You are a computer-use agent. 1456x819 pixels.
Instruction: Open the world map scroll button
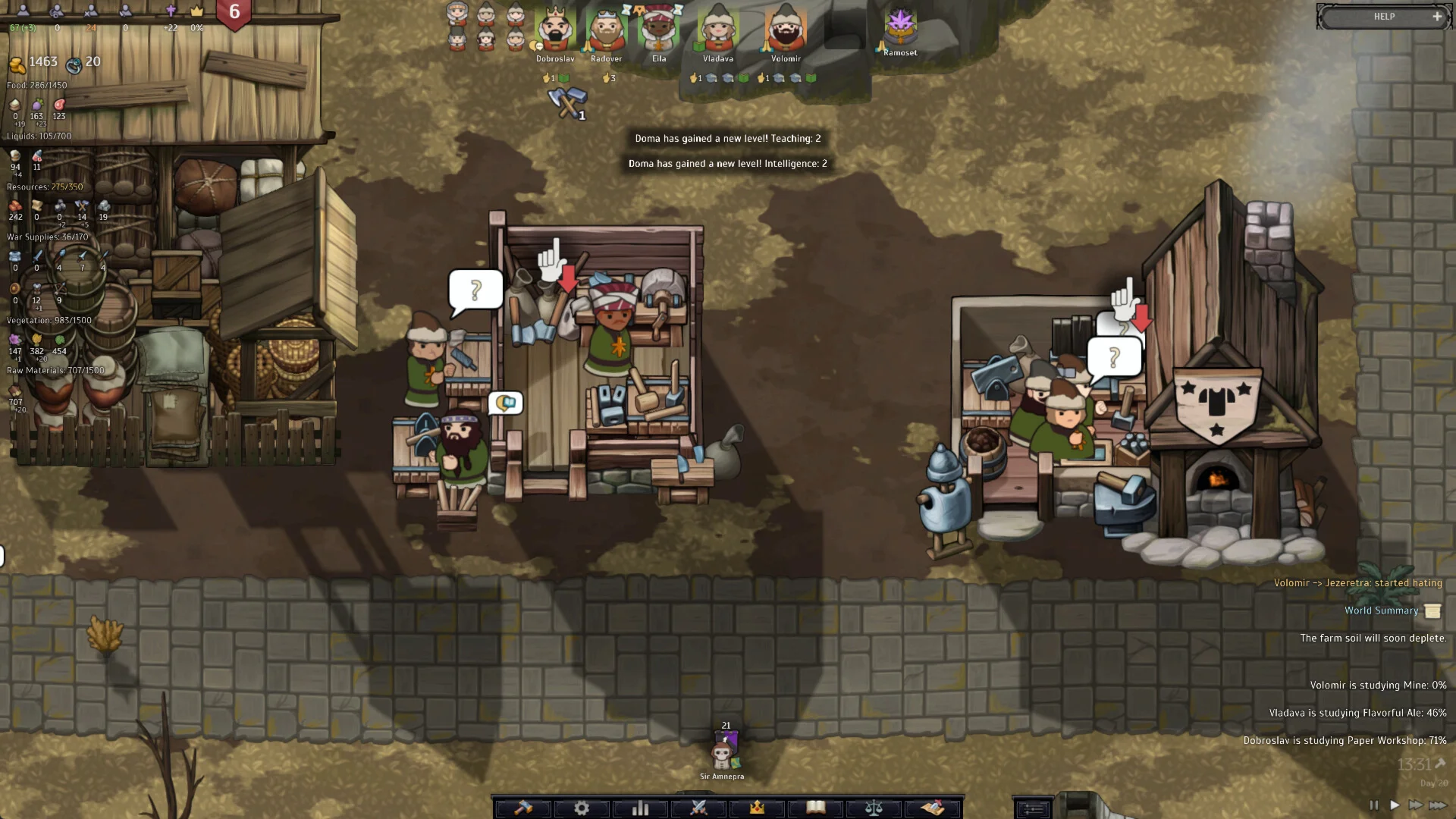pyautogui.click(x=933, y=808)
